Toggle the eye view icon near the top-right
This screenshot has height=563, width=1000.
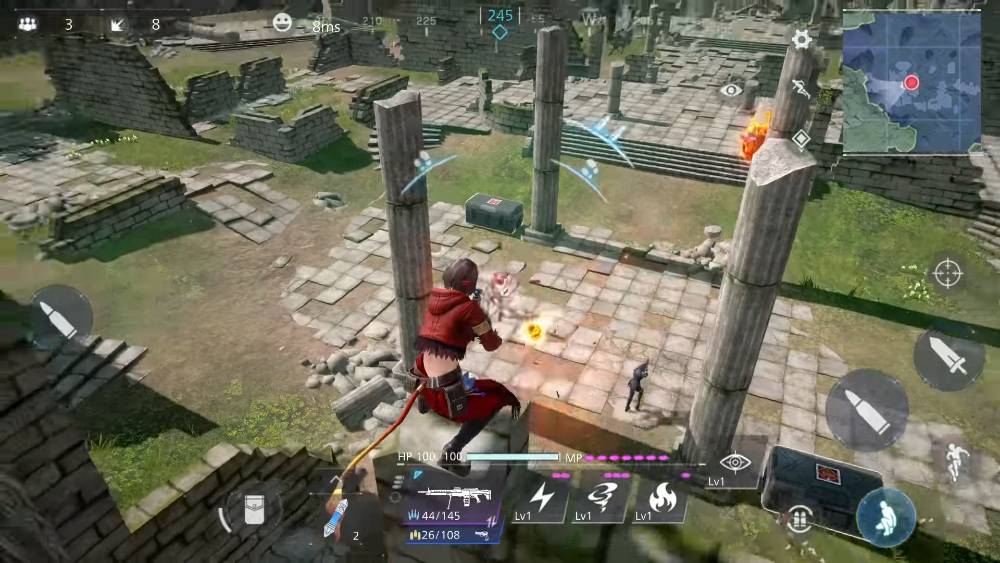[x=731, y=90]
